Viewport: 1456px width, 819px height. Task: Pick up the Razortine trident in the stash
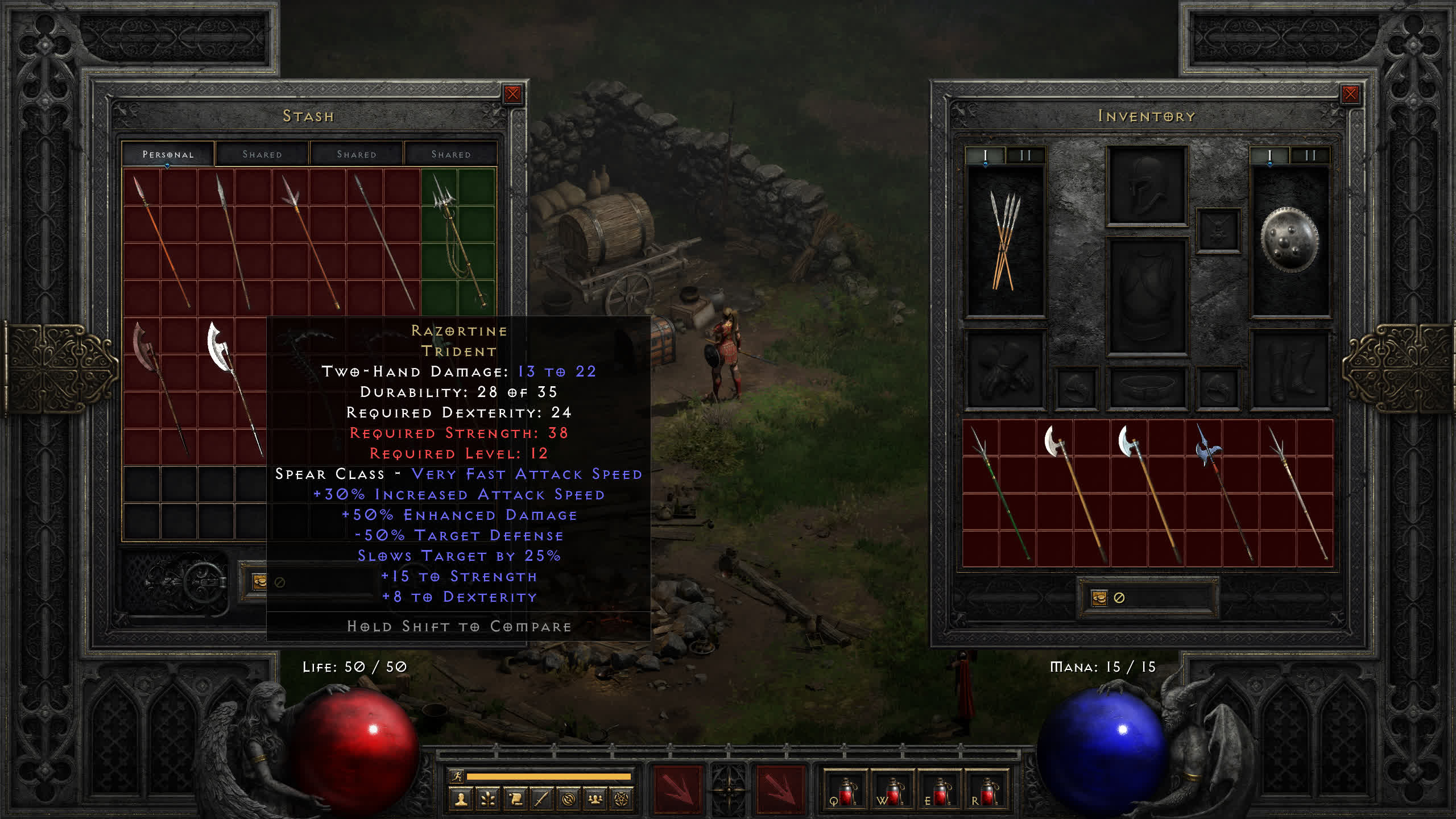[x=458, y=239]
